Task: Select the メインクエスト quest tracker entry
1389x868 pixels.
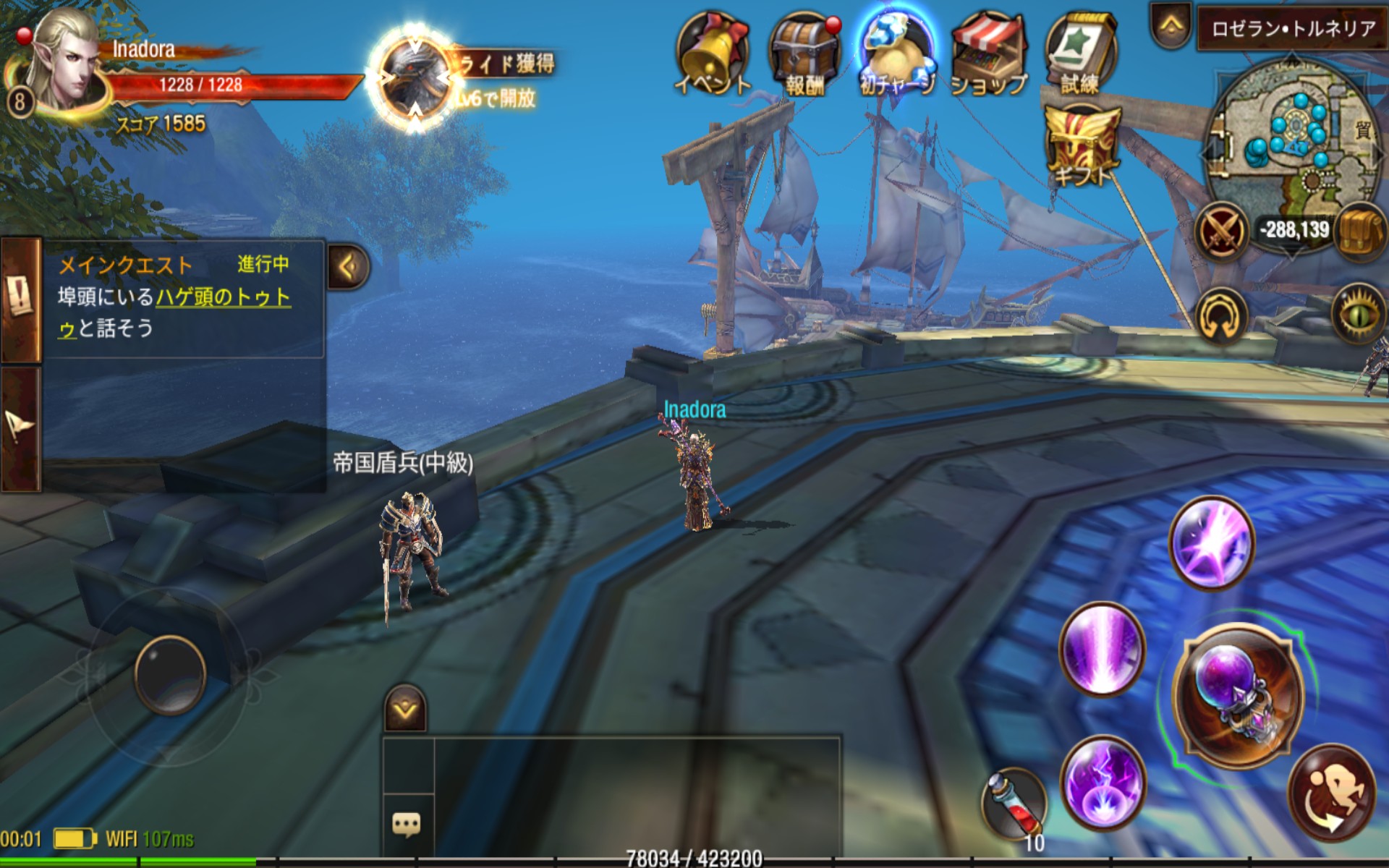Action: pyautogui.click(x=174, y=297)
